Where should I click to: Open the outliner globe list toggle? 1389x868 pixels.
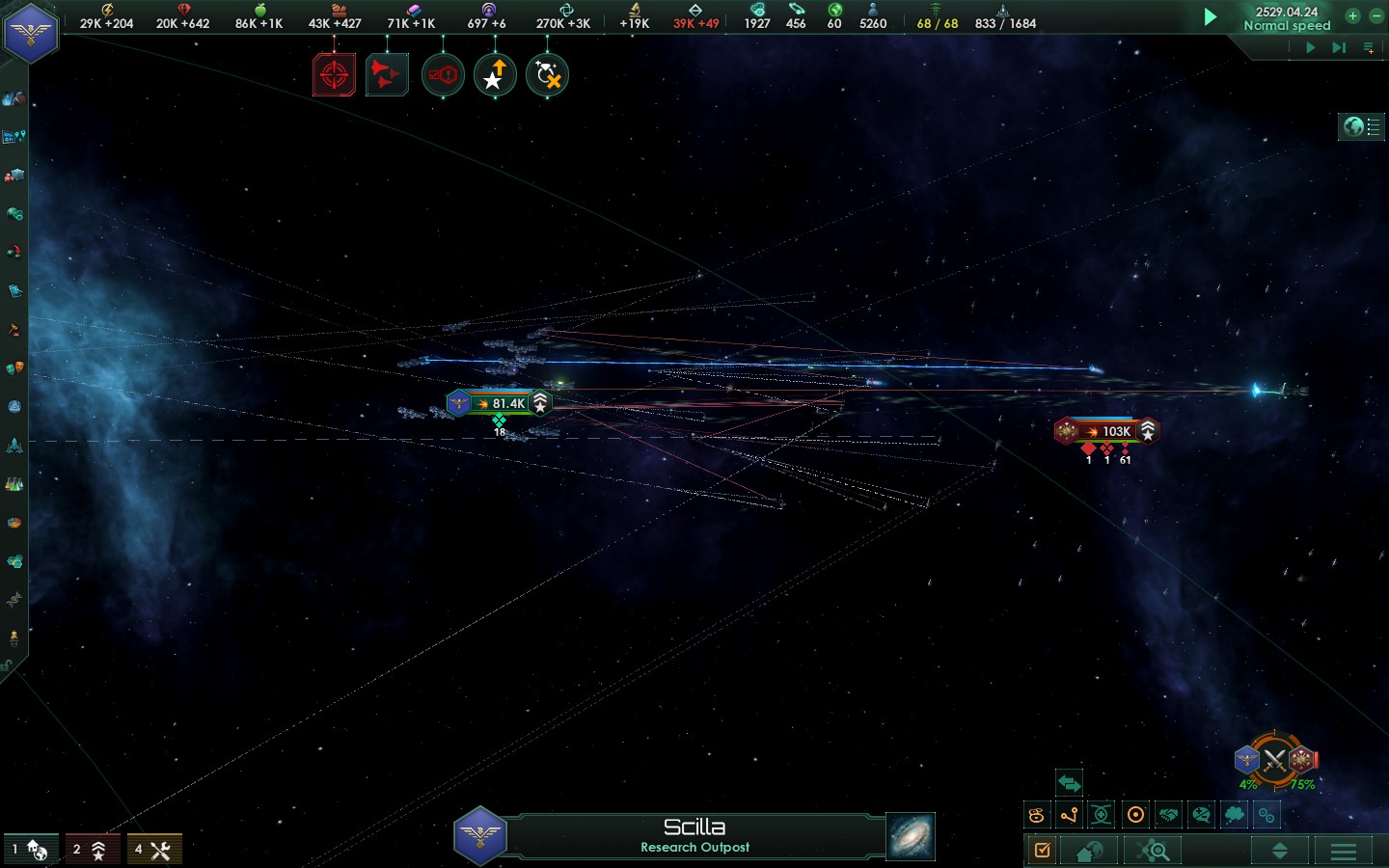tap(1361, 126)
